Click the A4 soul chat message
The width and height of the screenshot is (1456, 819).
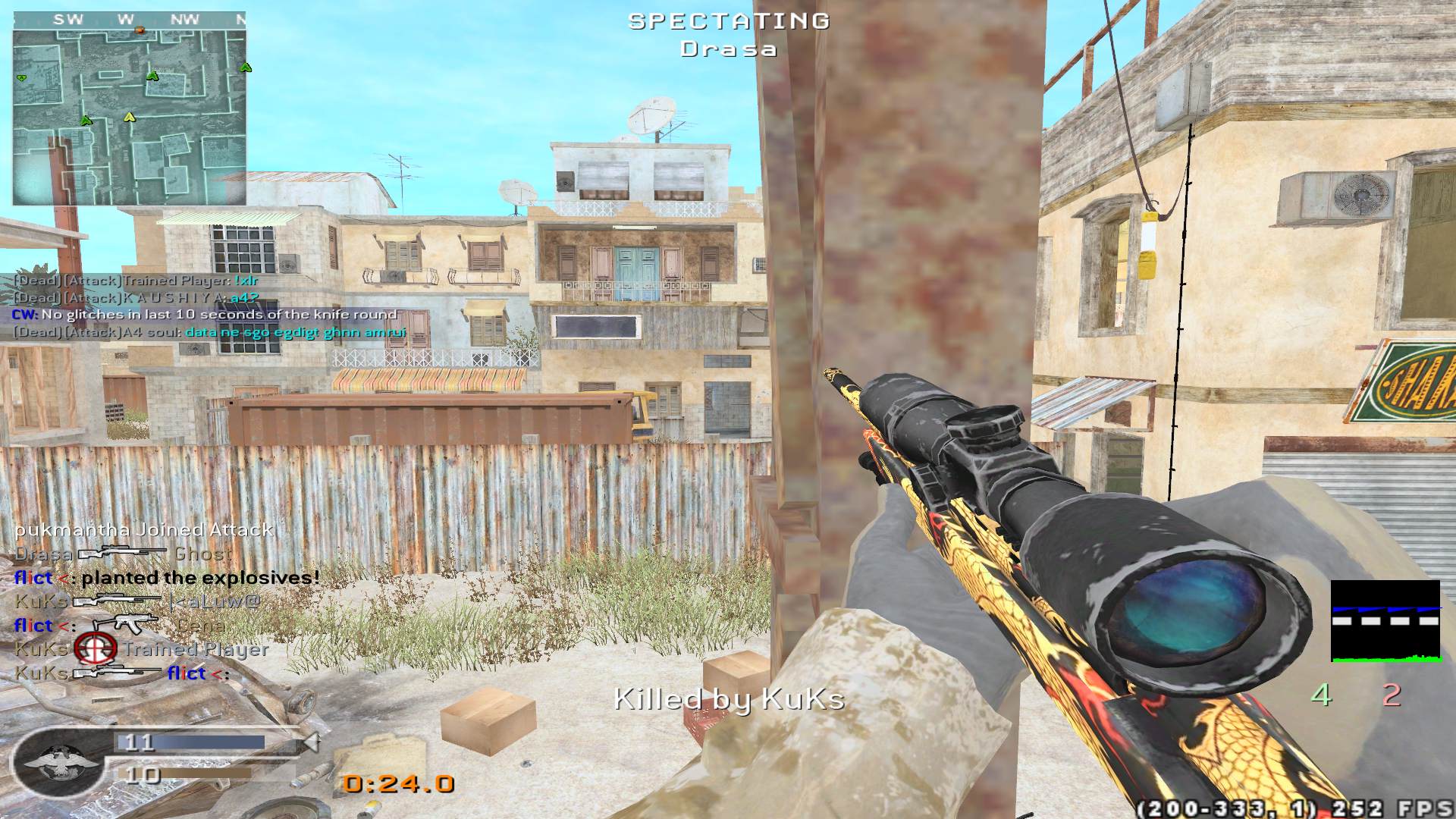[210, 332]
